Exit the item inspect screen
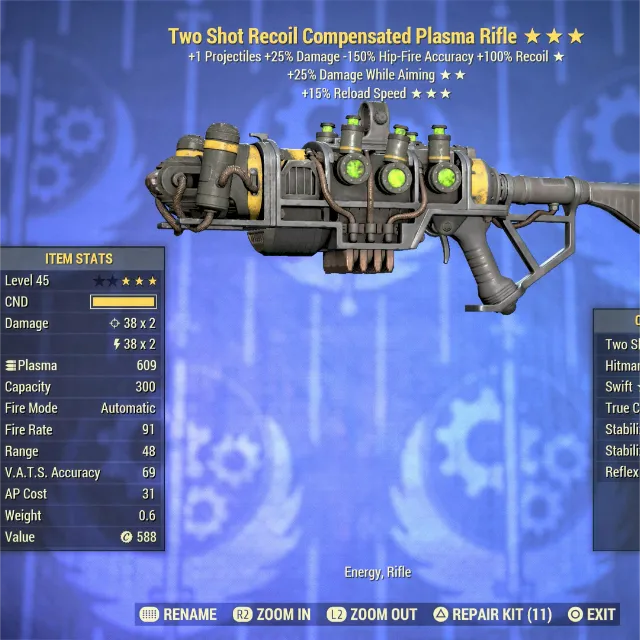Image resolution: width=640 pixels, height=640 pixels. (591, 614)
